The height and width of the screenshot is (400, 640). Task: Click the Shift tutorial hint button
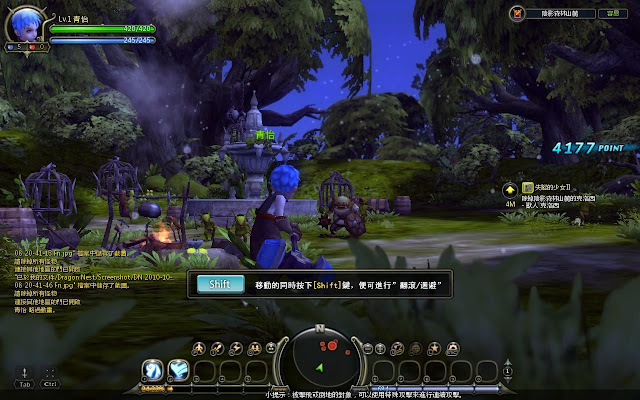(x=220, y=284)
